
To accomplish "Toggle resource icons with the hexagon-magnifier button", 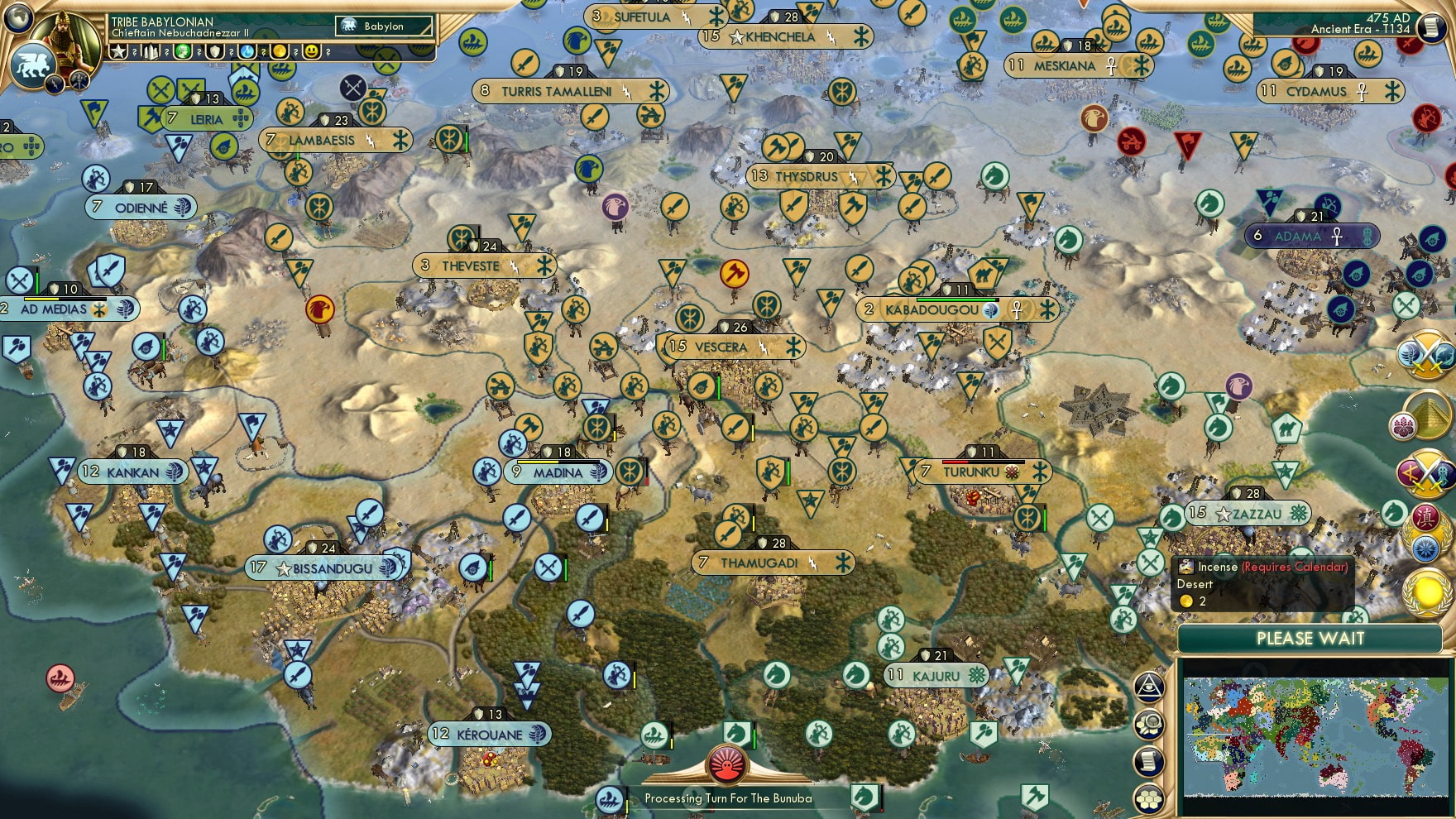I will coord(1149,723).
